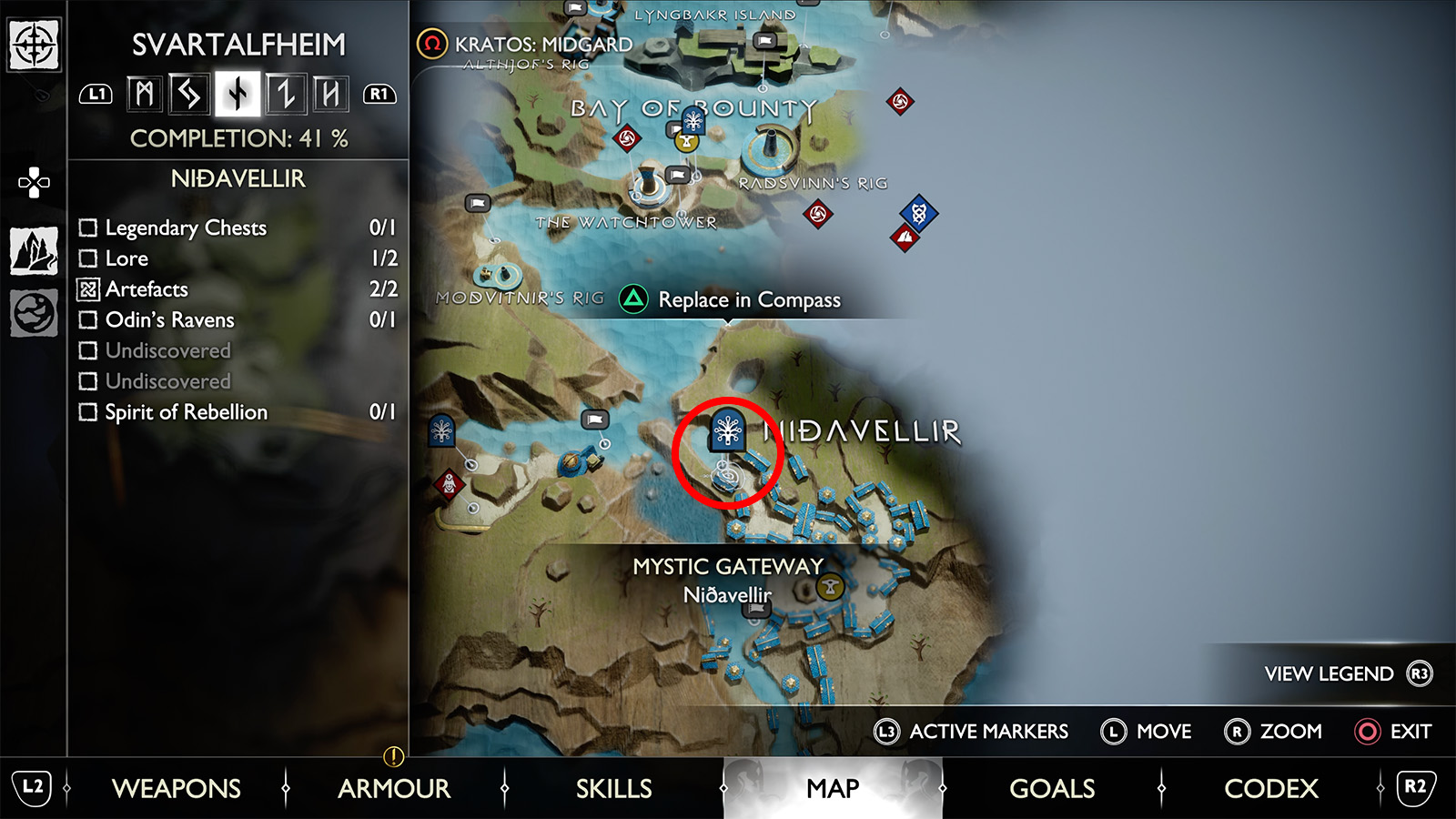This screenshot has height=819, width=1456.
Task: Choose the Legendary Chests collectible row
Action: [x=237, y=227]
